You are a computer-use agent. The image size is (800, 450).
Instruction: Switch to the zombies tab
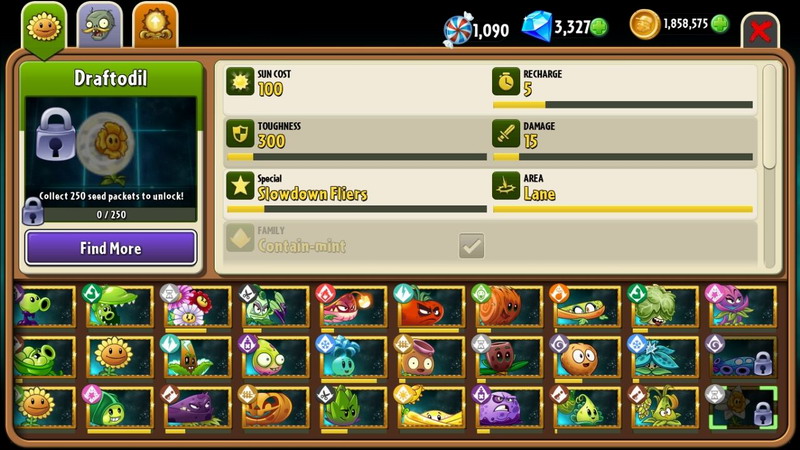point(98,25)
